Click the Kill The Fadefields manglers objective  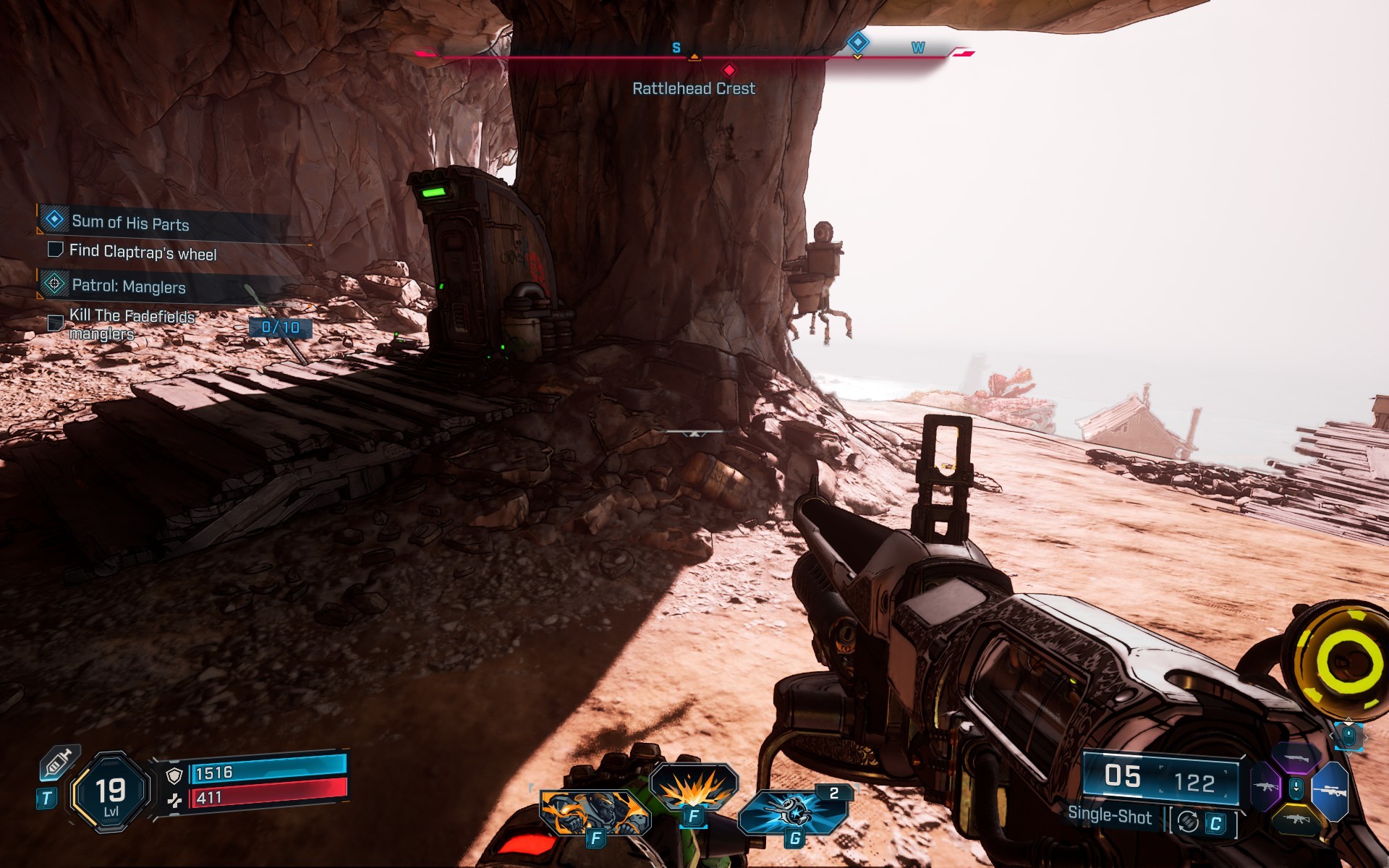(x=132, y=324)
